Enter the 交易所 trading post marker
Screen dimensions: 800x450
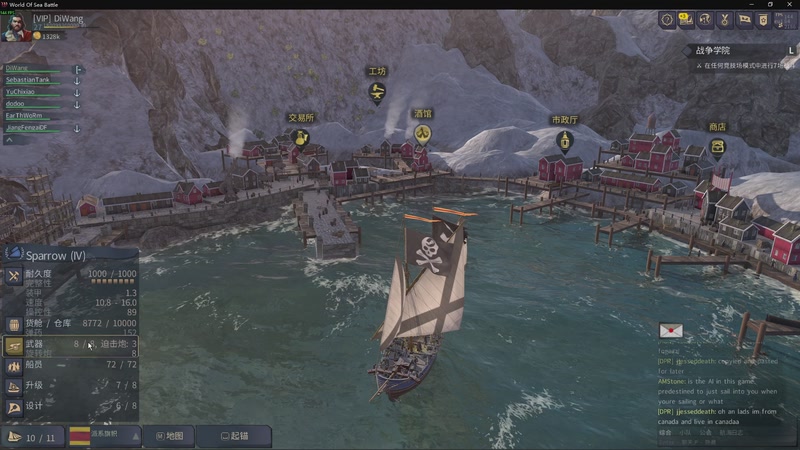click(299, 138)
